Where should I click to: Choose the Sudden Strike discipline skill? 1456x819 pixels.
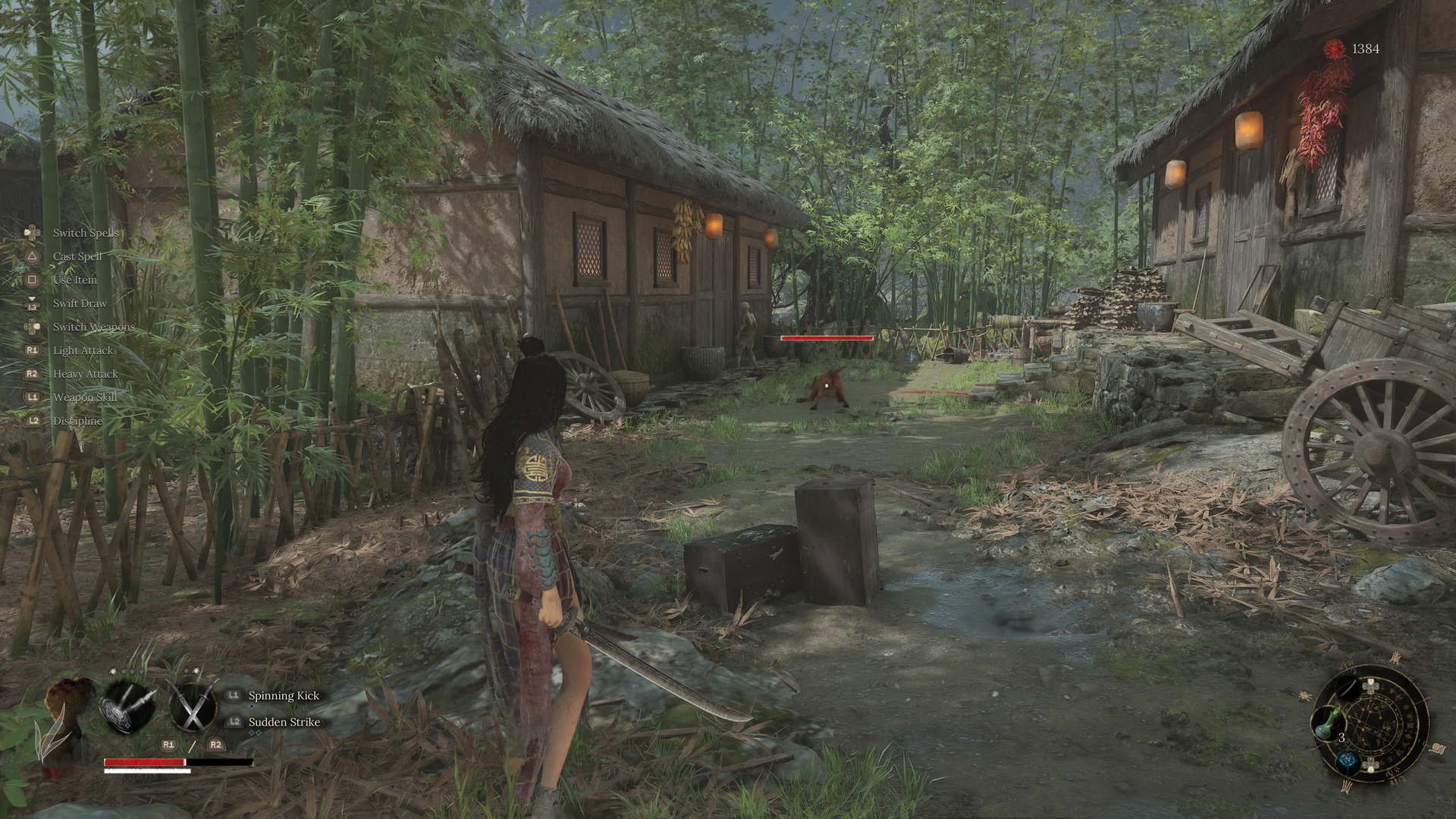pos(284,722)
